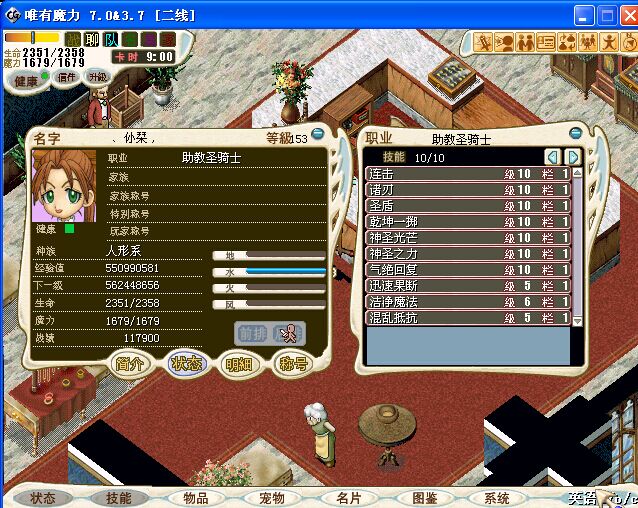This screenshot has height=508, width=638.
Task: Select the 乾坤一掷 skill row
Action: click(x=469, y=222)
